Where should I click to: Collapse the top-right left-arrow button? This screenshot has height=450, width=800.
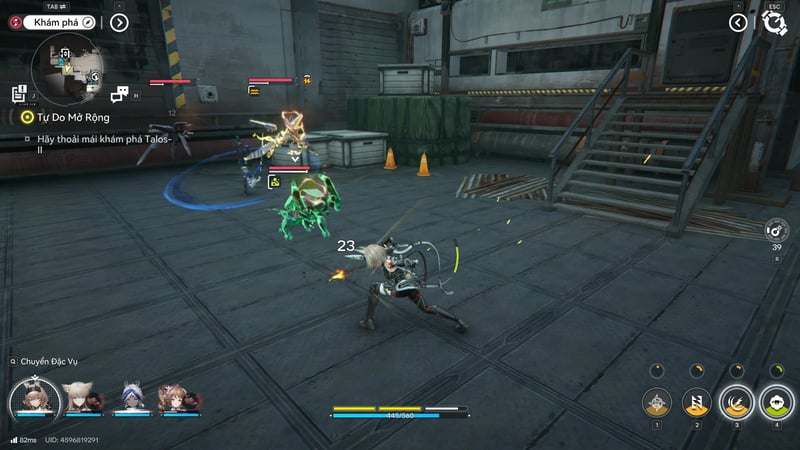point(738,22)
